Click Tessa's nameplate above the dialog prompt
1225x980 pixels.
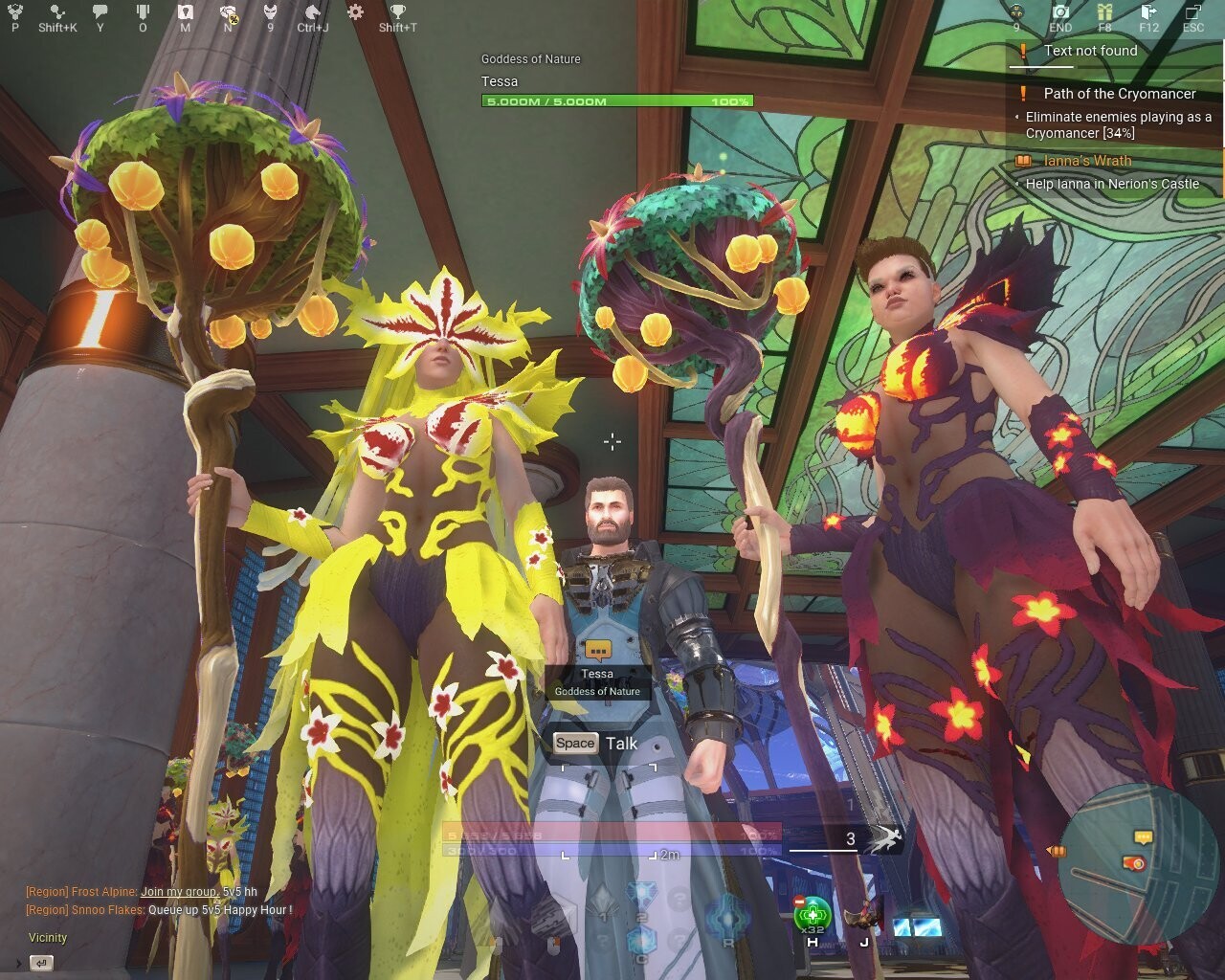click(597, 674)
